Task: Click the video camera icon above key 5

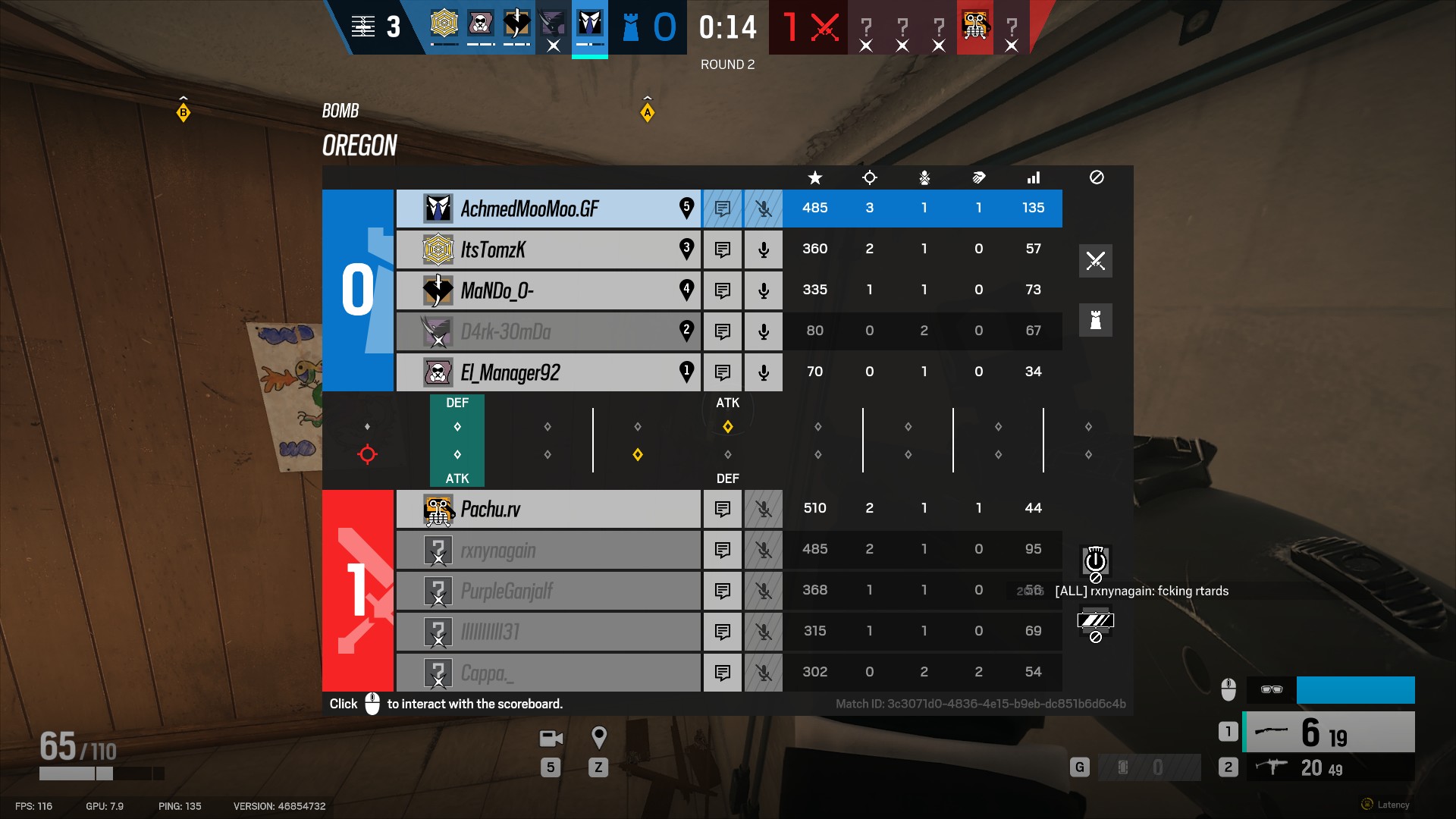Action: (x=550, y=738)
